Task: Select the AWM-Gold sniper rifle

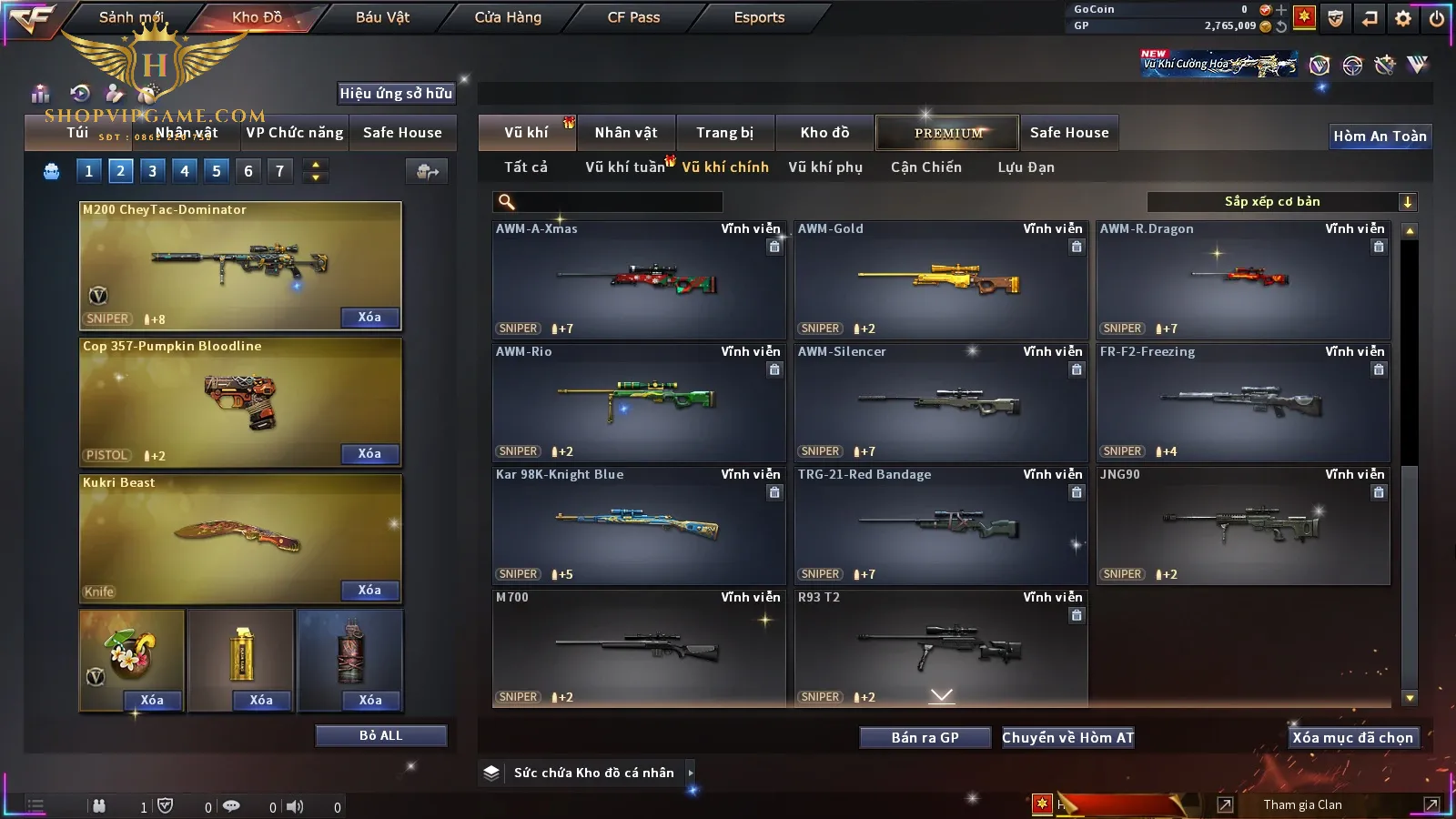Action: 941,279
